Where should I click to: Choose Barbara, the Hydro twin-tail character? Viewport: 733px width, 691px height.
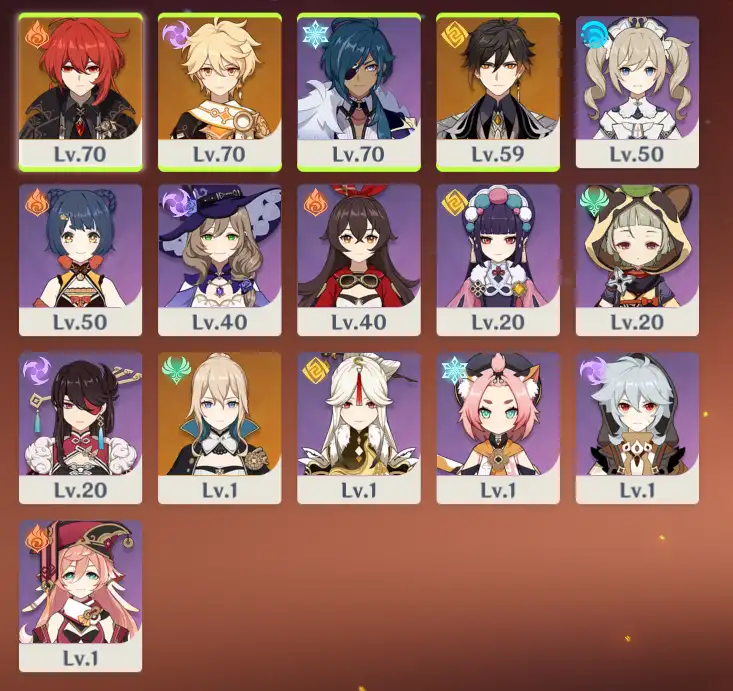tap(637, 90)
